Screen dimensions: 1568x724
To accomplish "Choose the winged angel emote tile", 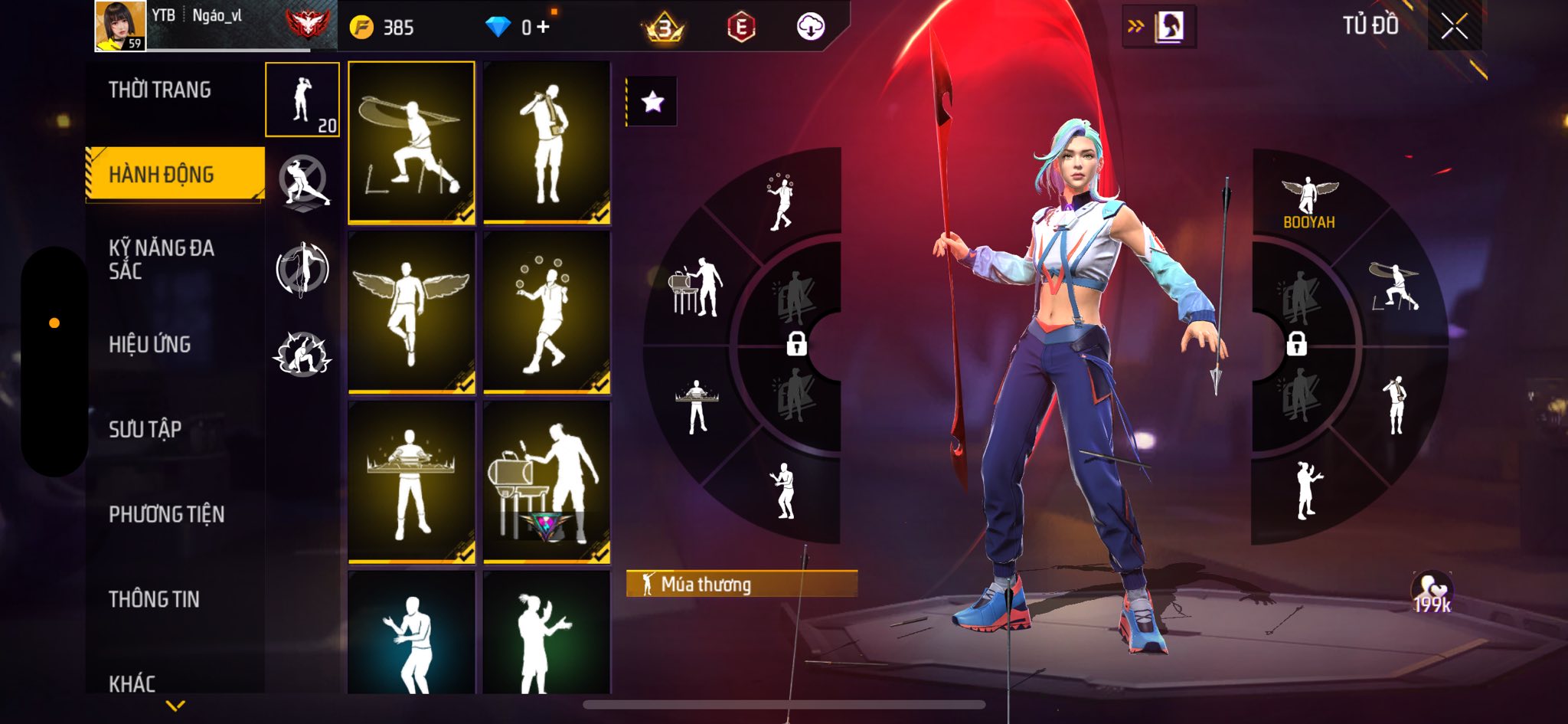I will coord(411,313).
